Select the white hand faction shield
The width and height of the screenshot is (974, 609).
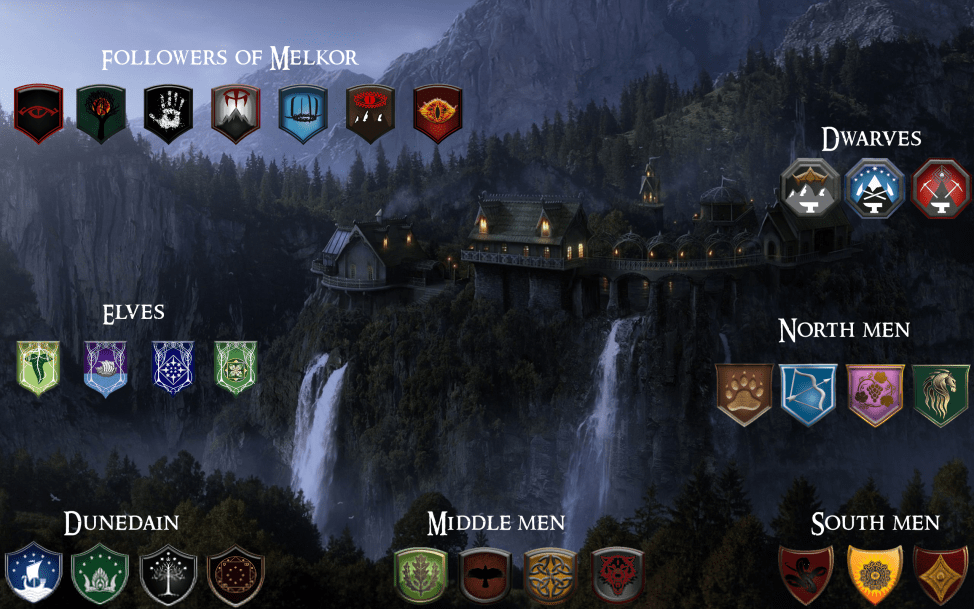coord(168,111)
